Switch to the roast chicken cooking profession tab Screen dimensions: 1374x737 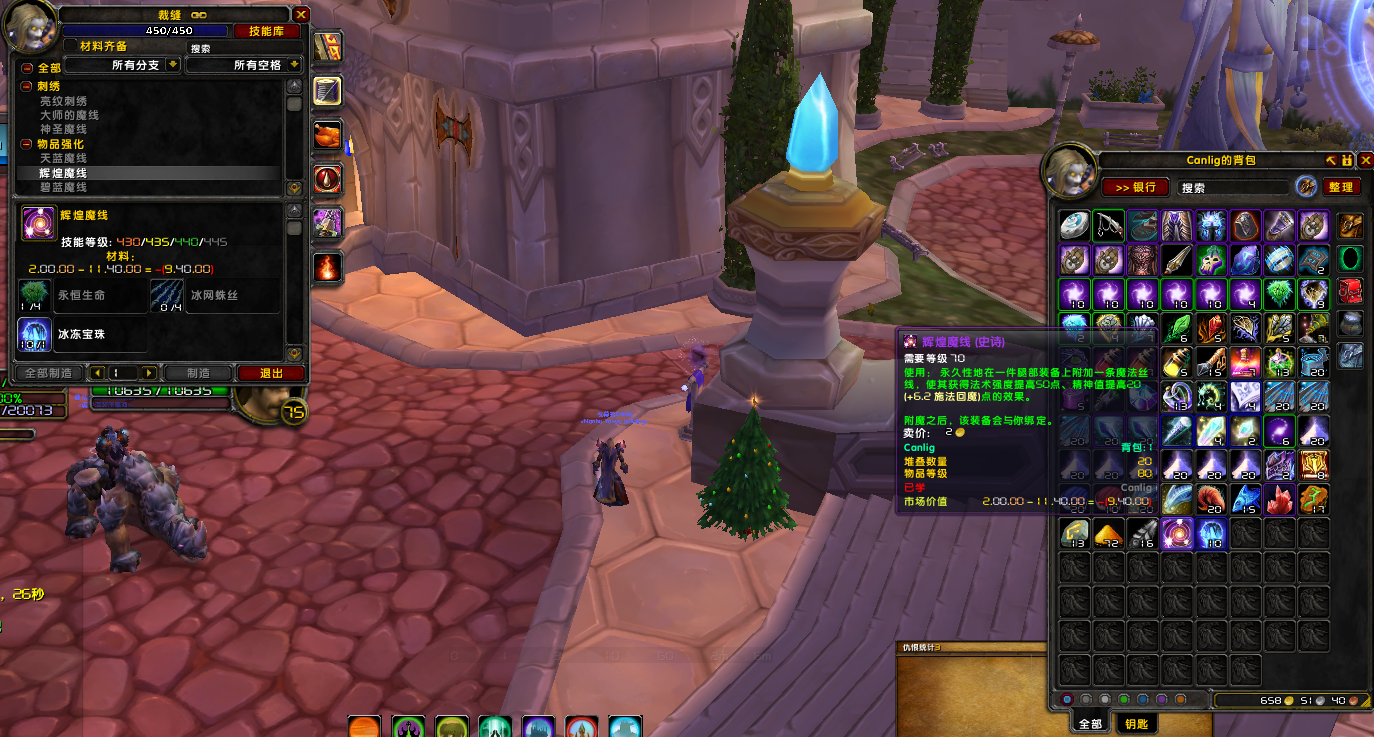coord(327,134)
